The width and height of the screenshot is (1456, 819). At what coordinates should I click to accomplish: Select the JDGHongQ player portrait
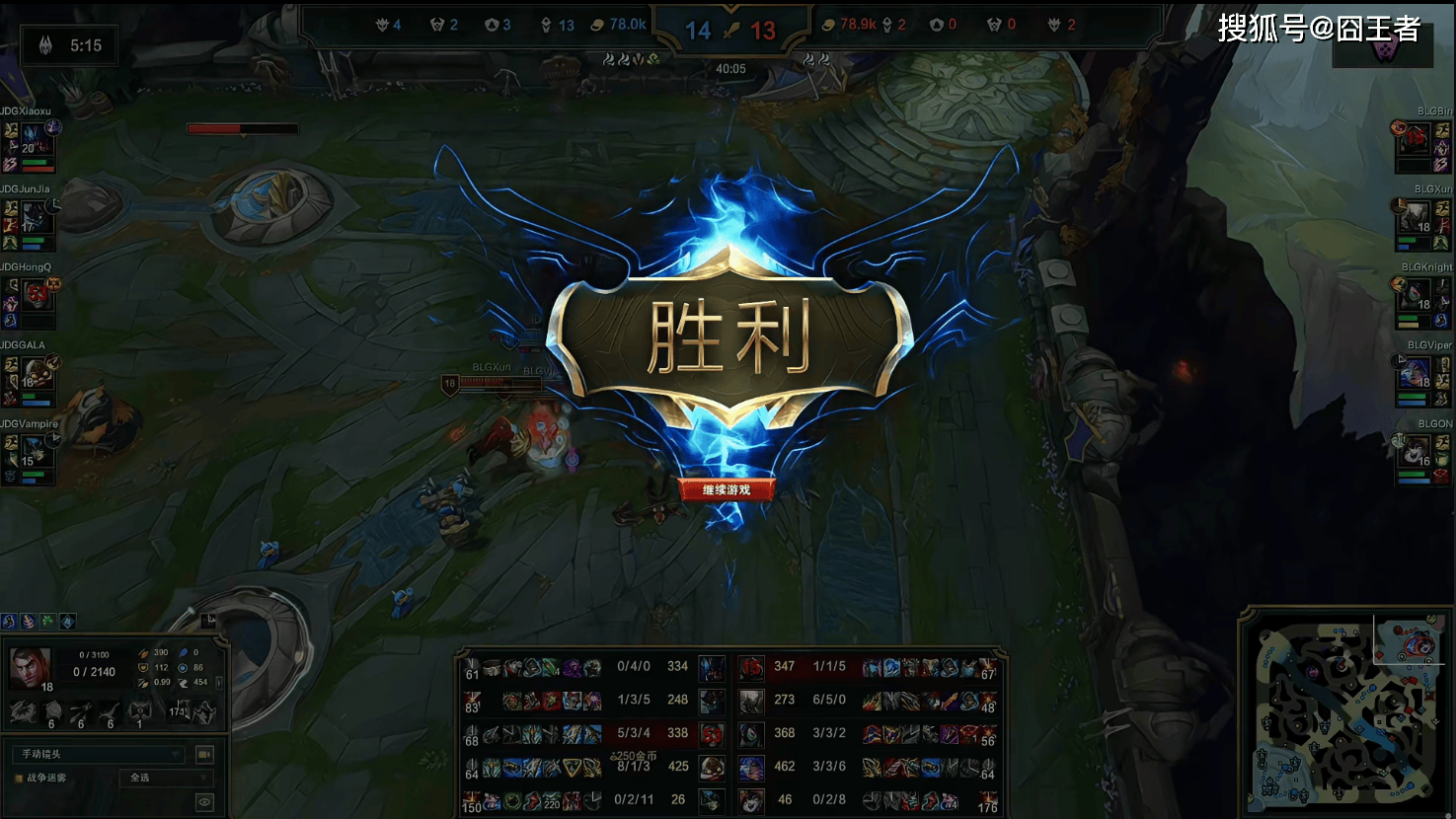[37, 294]
